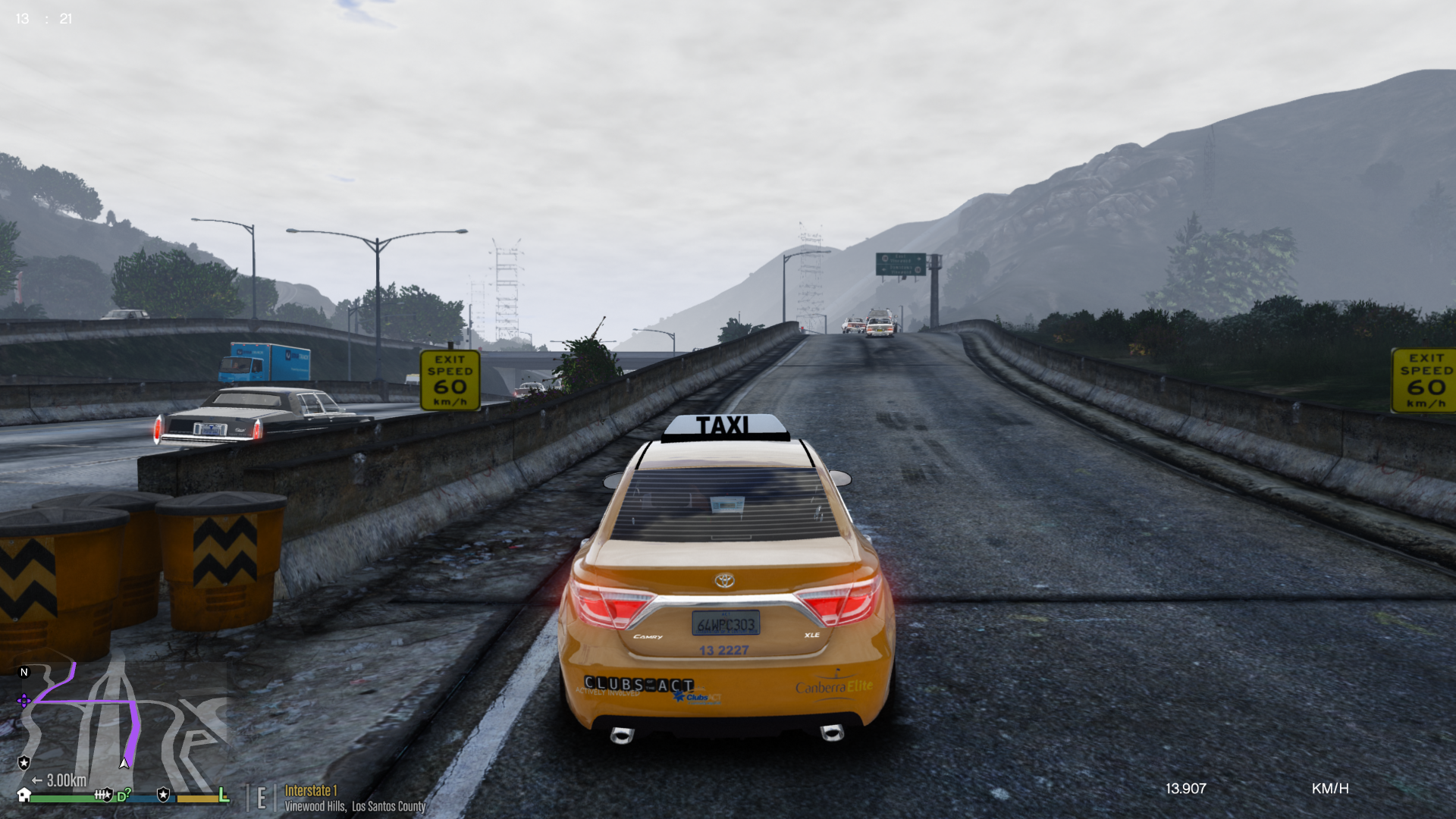This screenshot has height=819, width=1456.
Task: Select the green L mission blip
Action: (x=224, y=795)
